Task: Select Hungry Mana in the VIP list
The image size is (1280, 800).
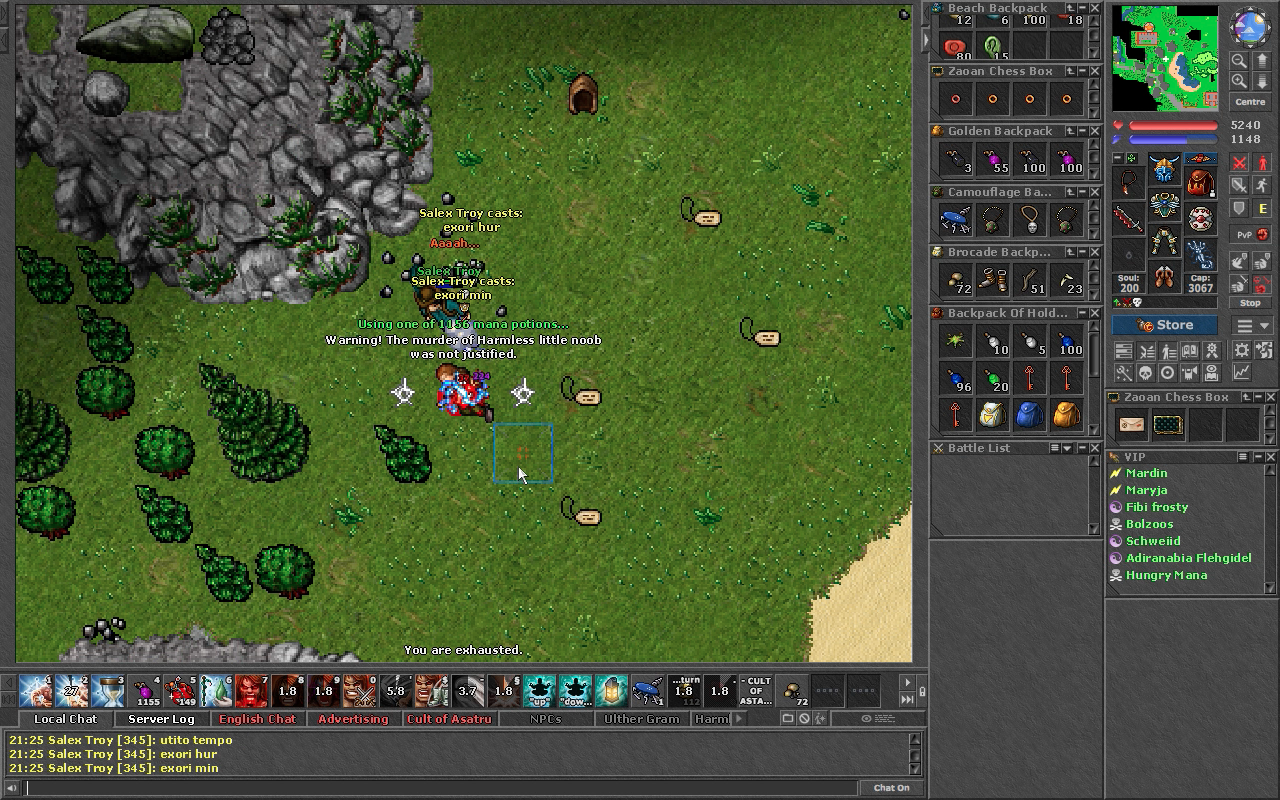Action: click(x=1166, y=575)
